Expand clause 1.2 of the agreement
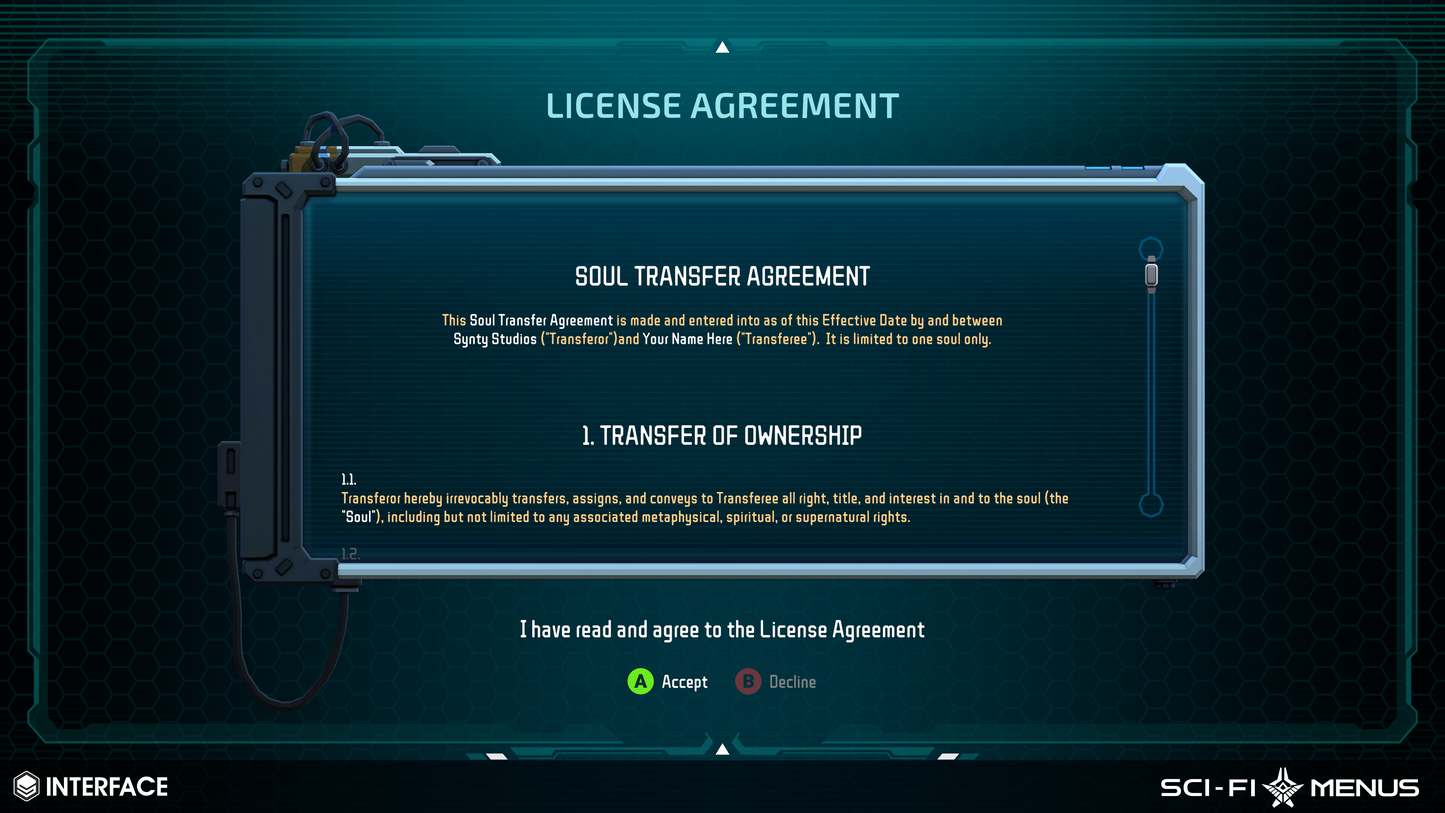Viewport: 1445px width, 813px height. click(349, 551)
